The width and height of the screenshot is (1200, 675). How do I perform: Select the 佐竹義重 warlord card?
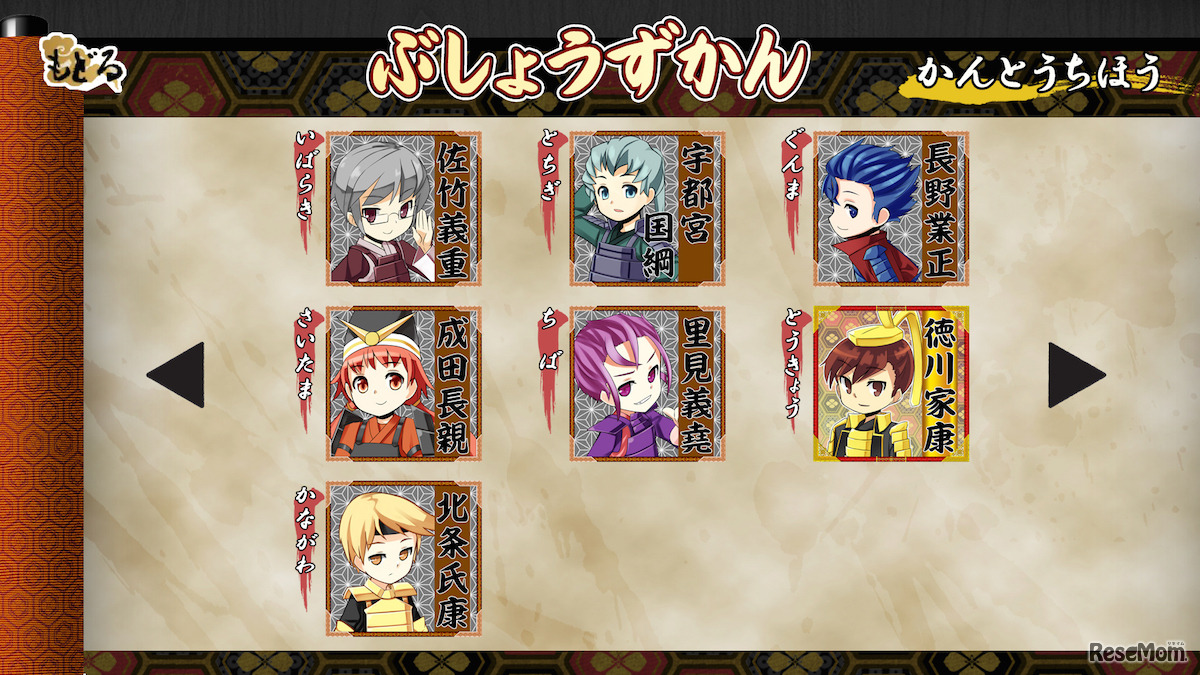tap(404, 209)
